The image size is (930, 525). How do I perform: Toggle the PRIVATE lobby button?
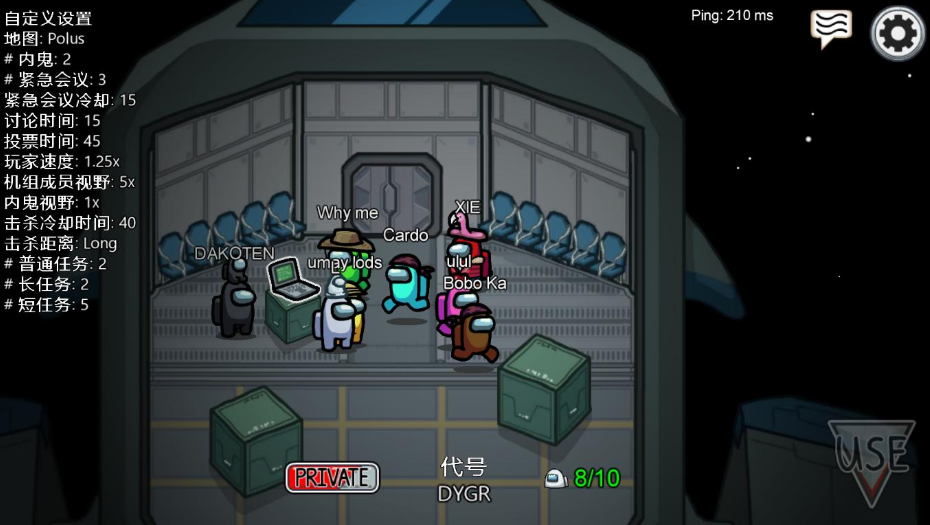pyautogui.click(x=332, y=477)
